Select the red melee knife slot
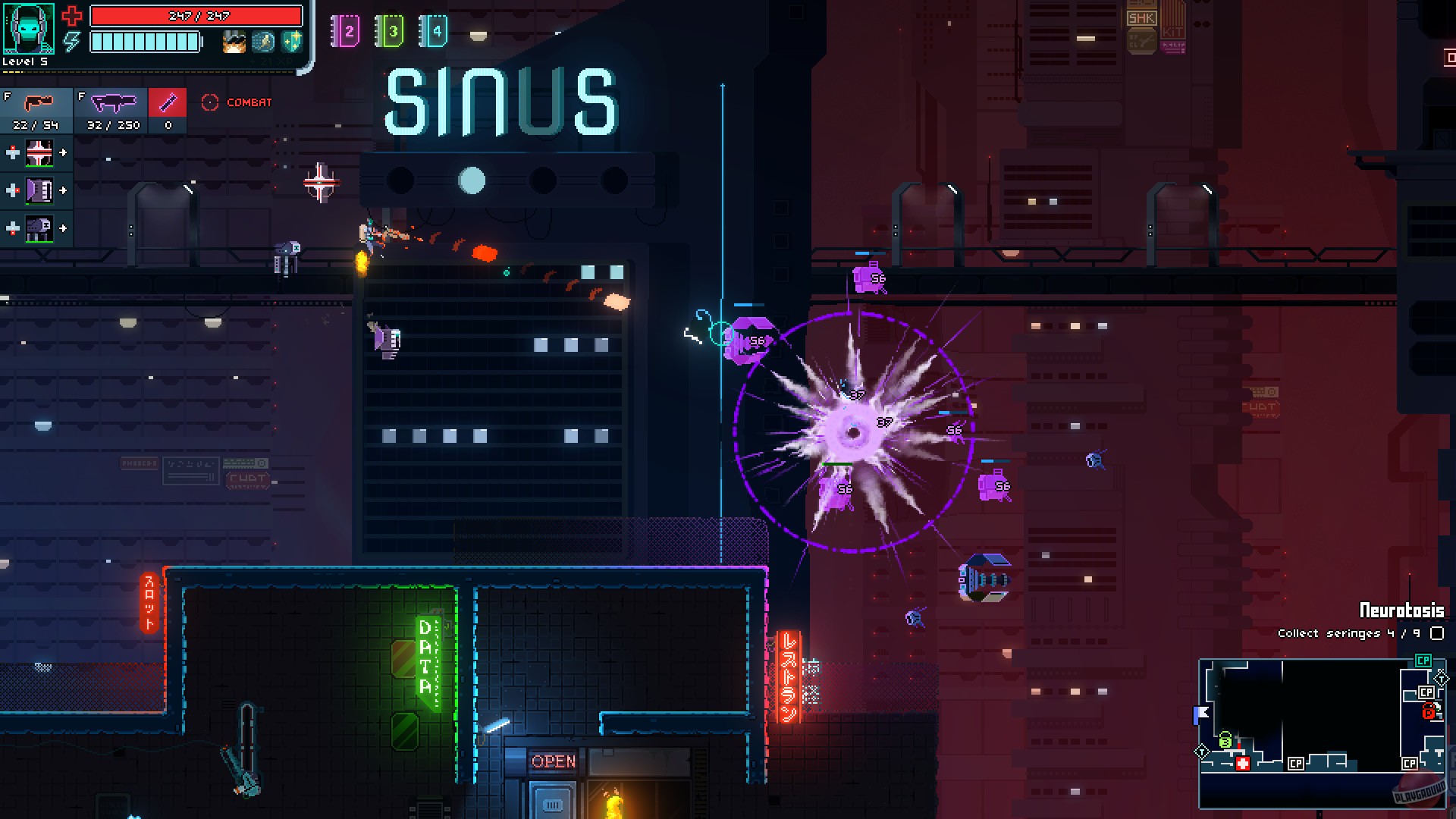Viewport: 1456px width, 819px height. tap(167, 102)
